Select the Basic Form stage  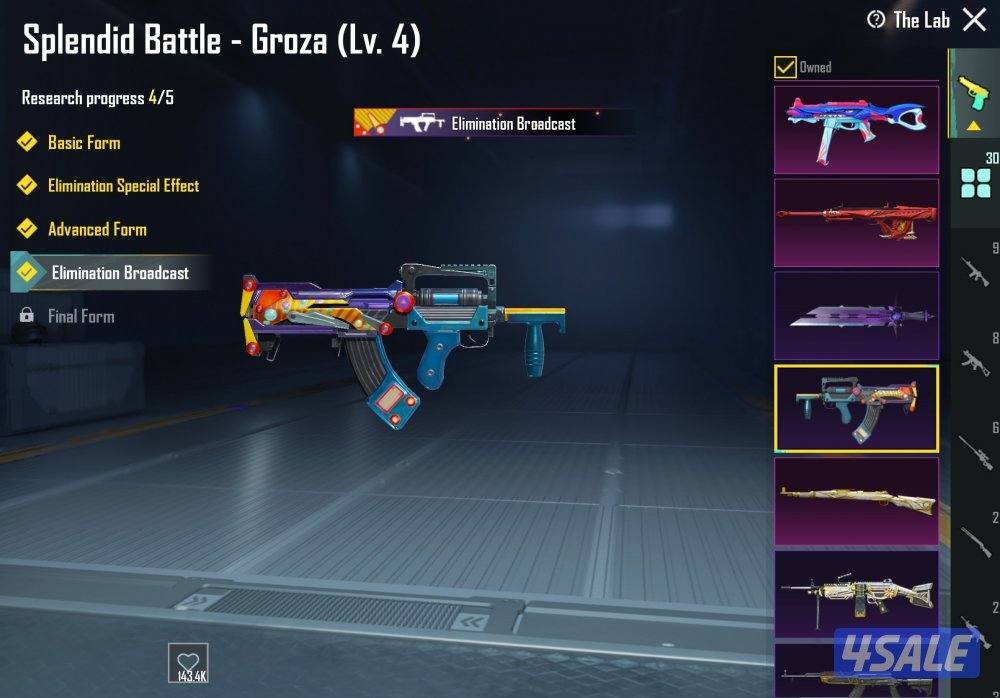(84, 142)
